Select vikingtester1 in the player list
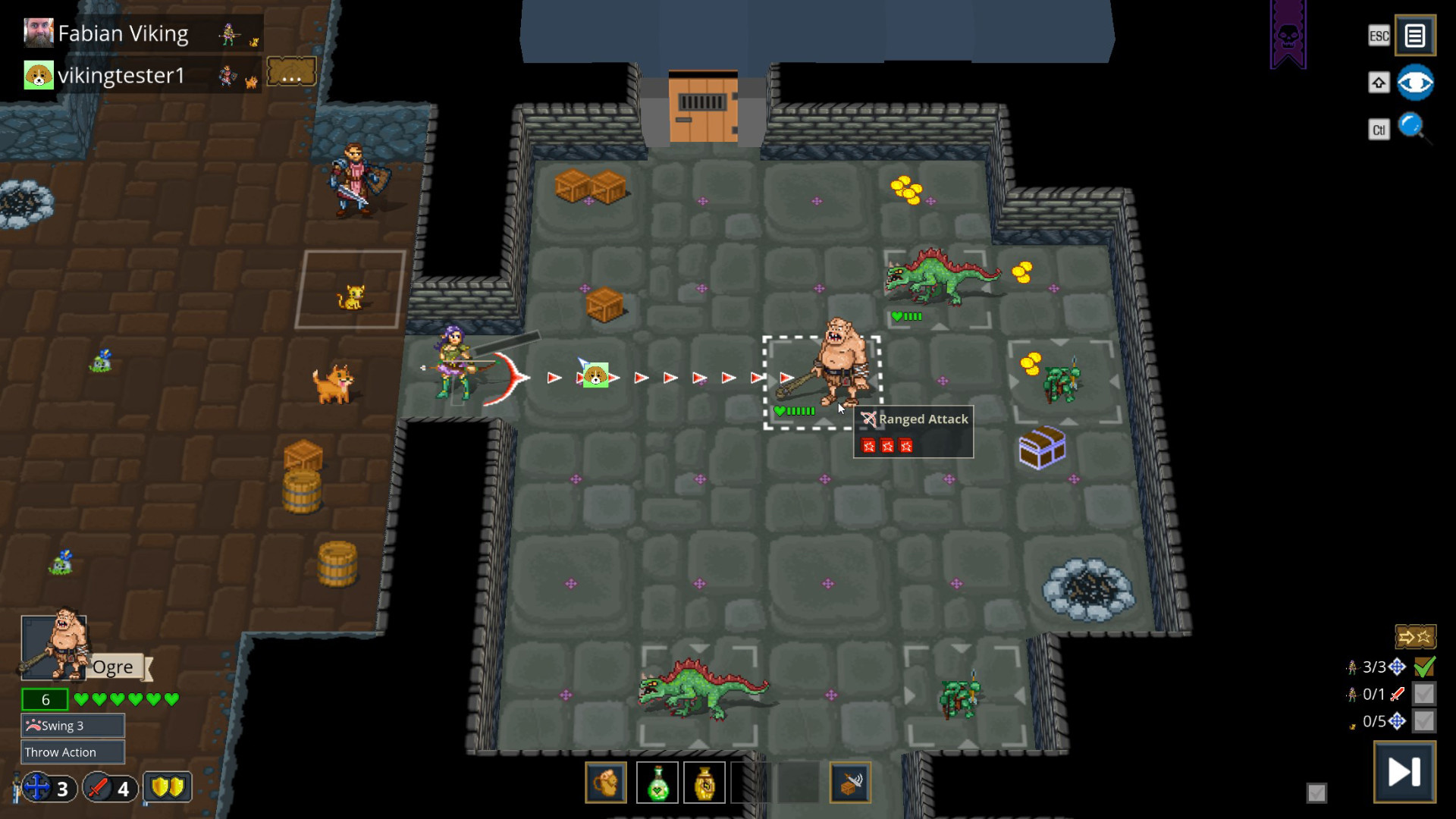 [x=121, y=74]
